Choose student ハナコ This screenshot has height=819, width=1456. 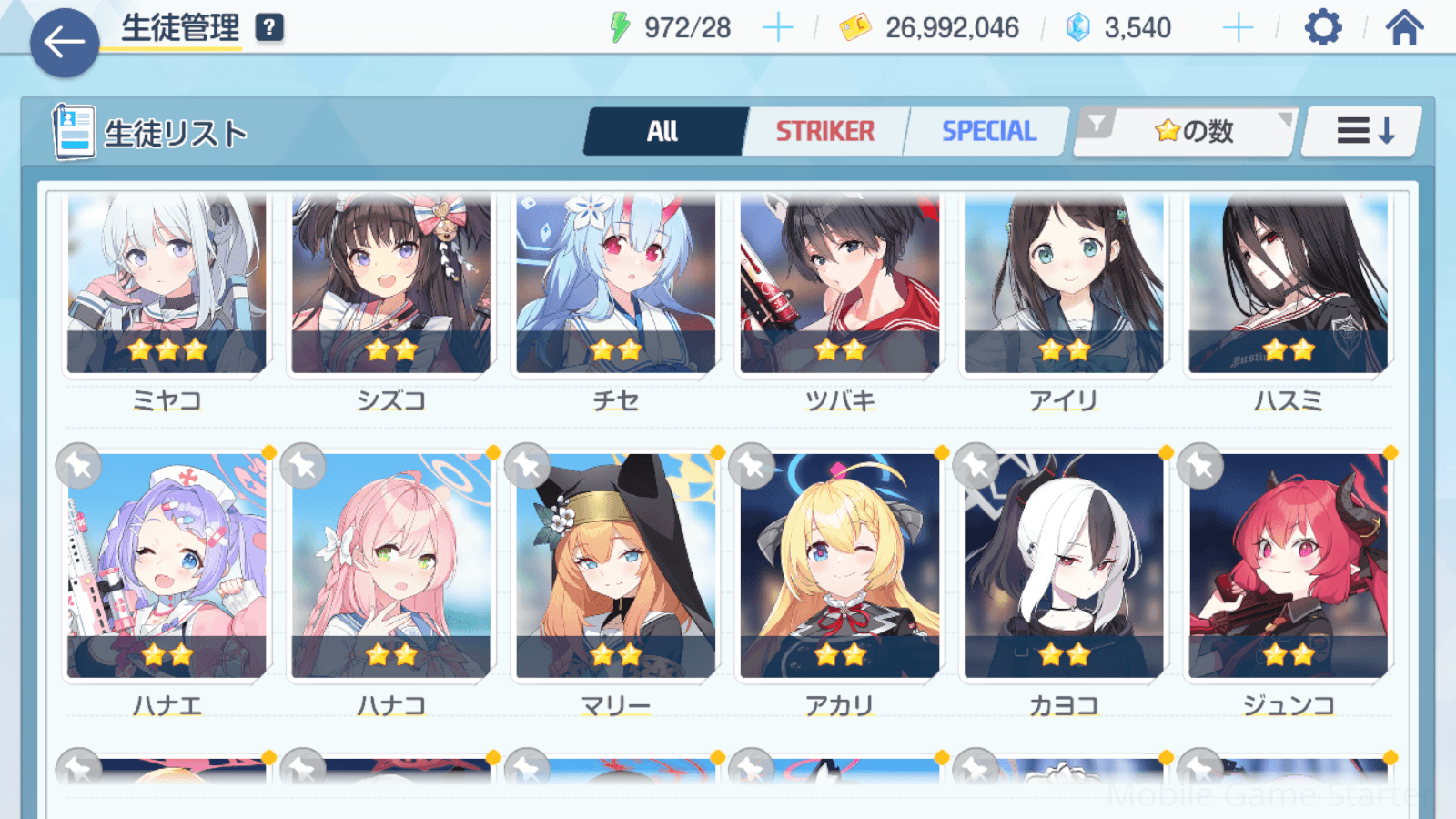(x=391, y=566)
